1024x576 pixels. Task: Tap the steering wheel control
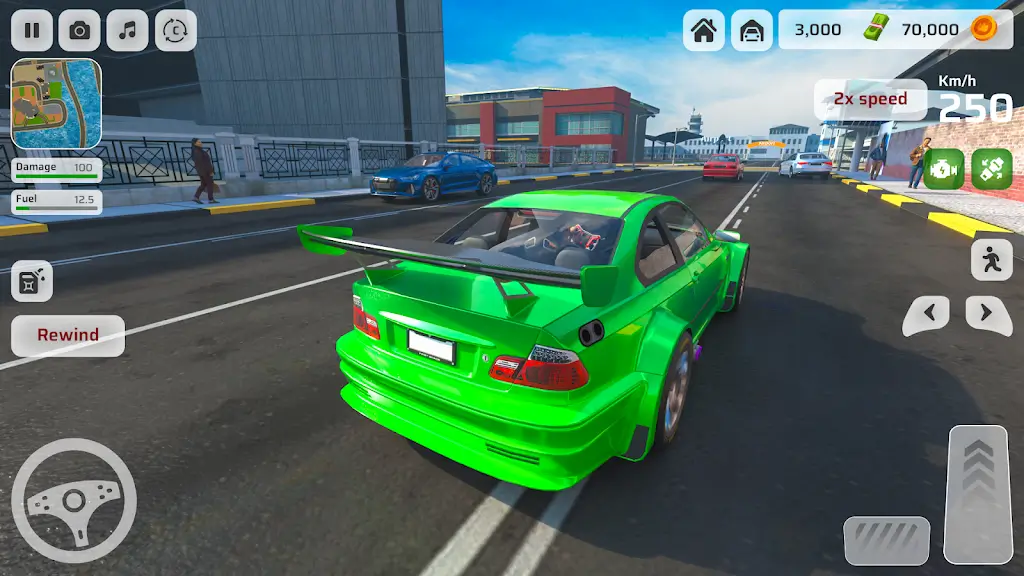(x=74, y=500)
